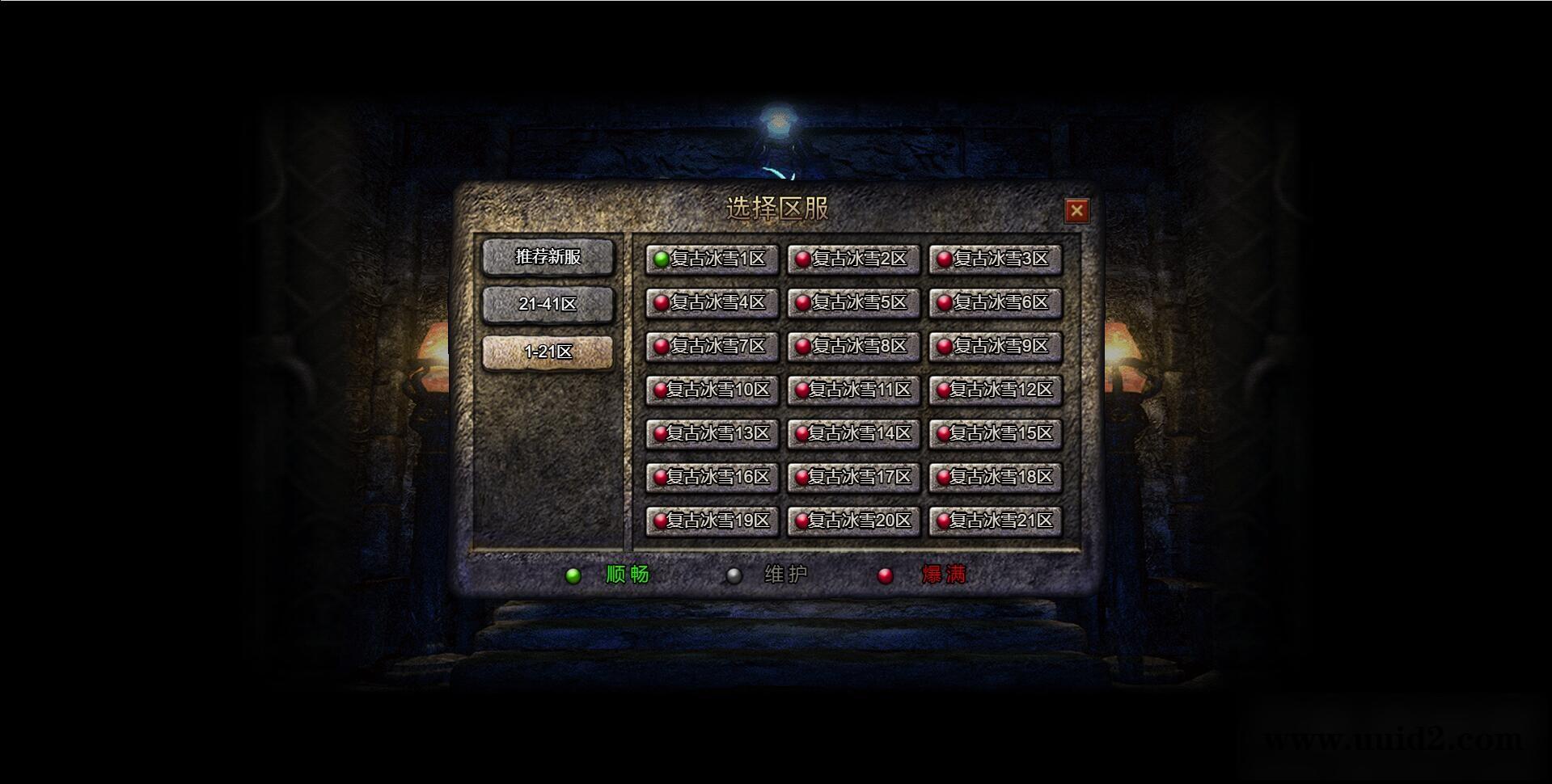
Task: Choose server 复古冰雪6区
Action: click(995, 302)
